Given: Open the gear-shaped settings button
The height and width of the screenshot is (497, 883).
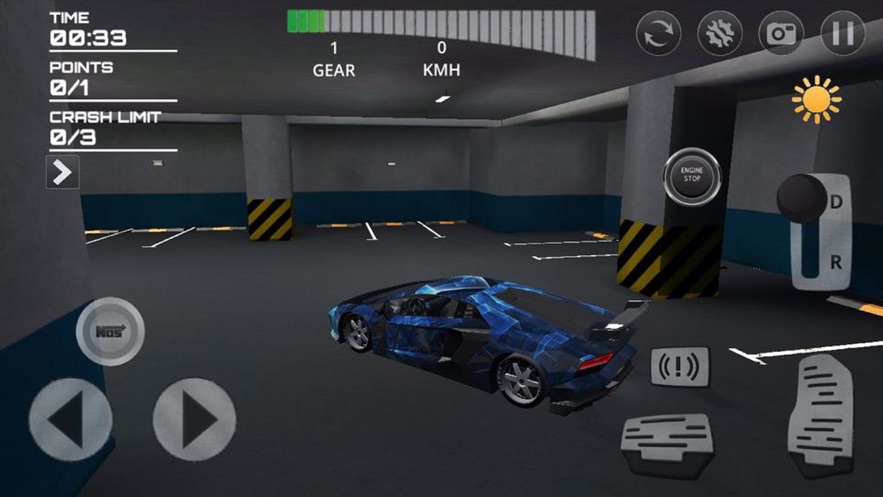Looking at the screenshot, I should [x=720, y=34].
